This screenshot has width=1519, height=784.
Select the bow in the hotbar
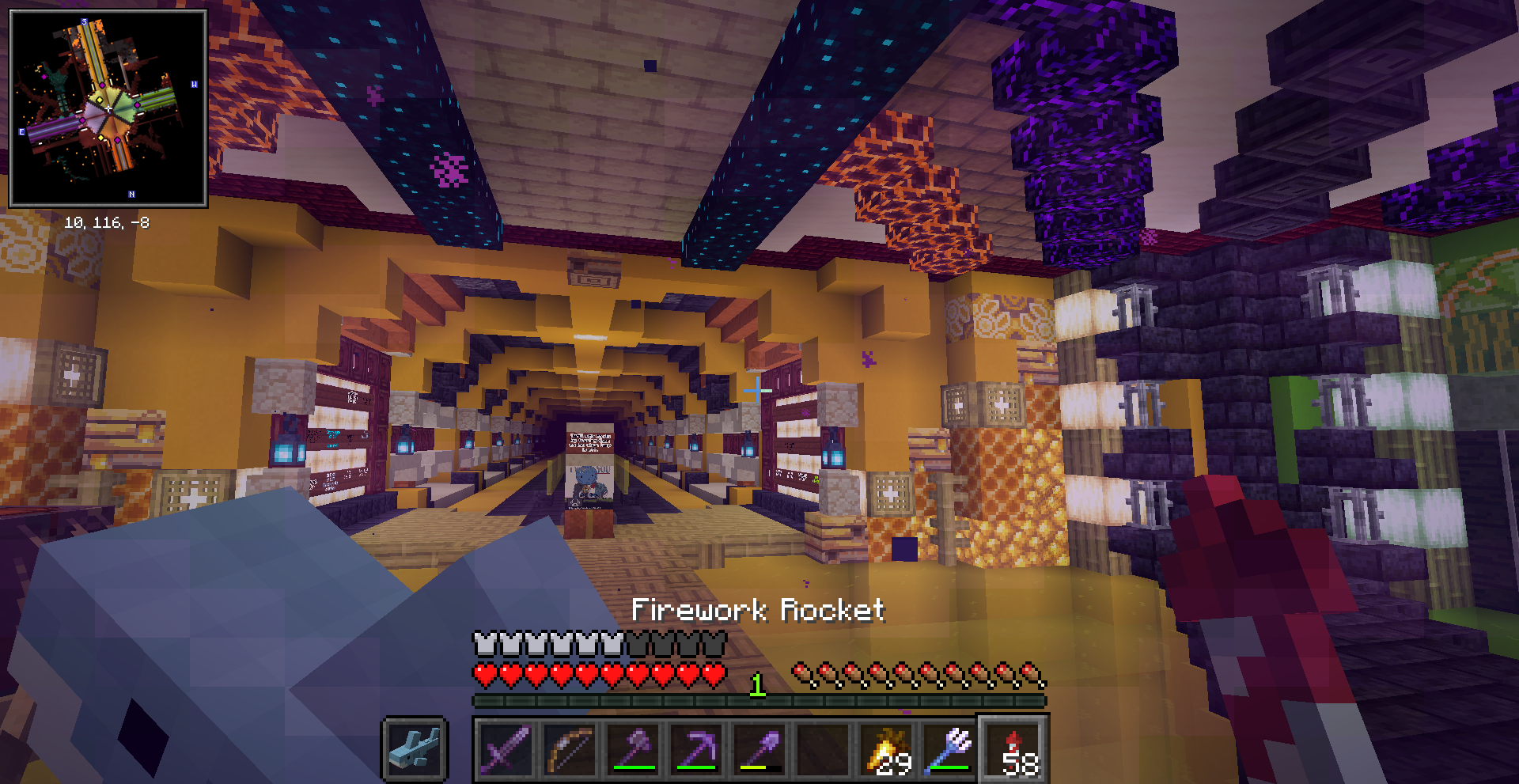point(570,748)
